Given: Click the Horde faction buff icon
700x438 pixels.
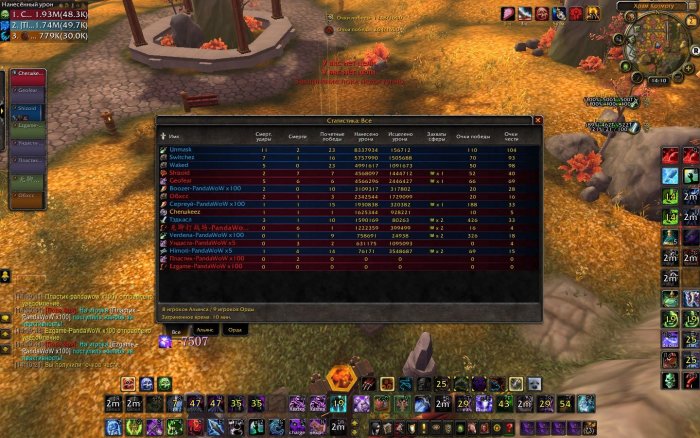Looking at the screenshot, I should point(576,13).
